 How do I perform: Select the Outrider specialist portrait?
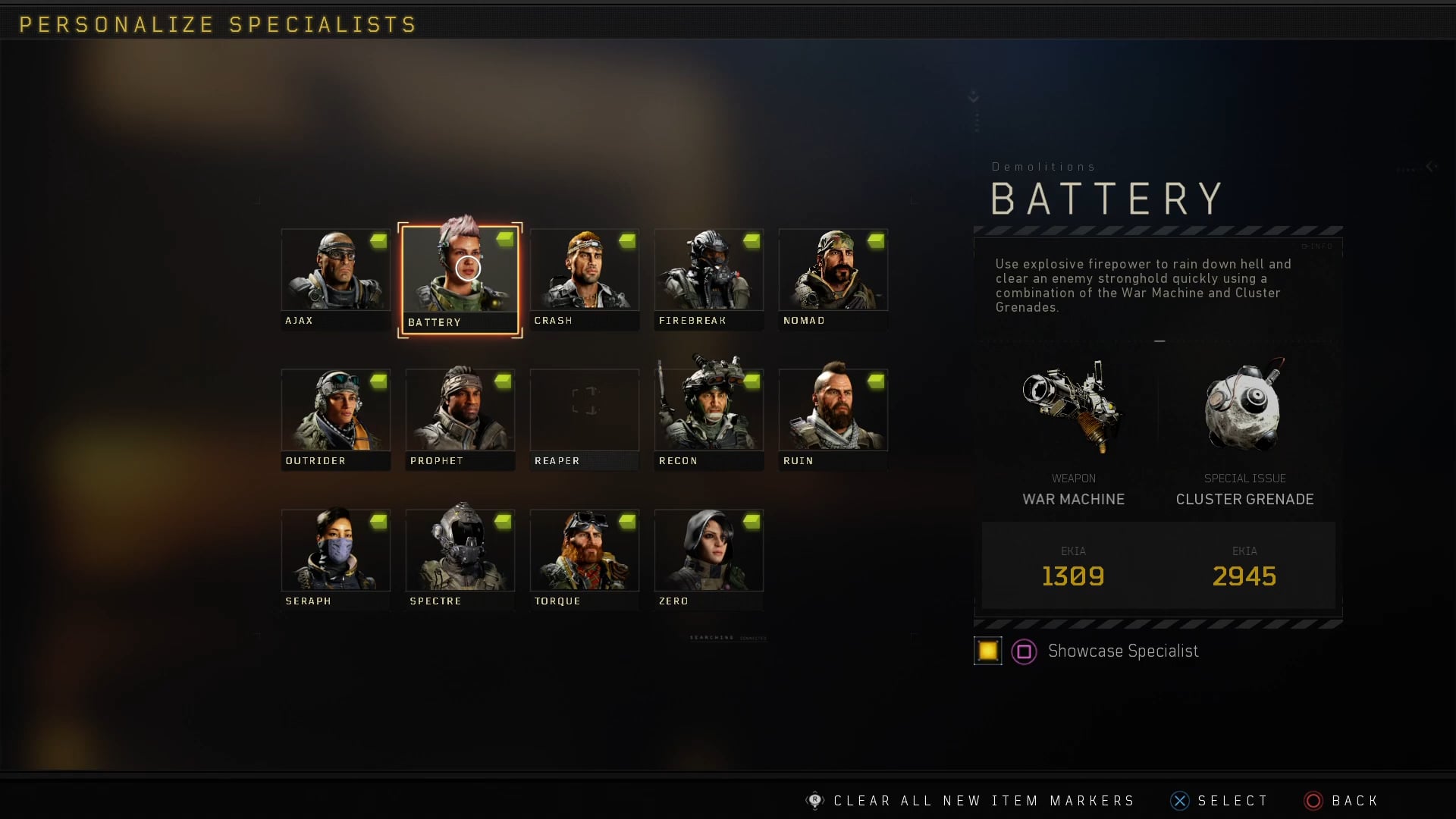[x=335, y=418]
